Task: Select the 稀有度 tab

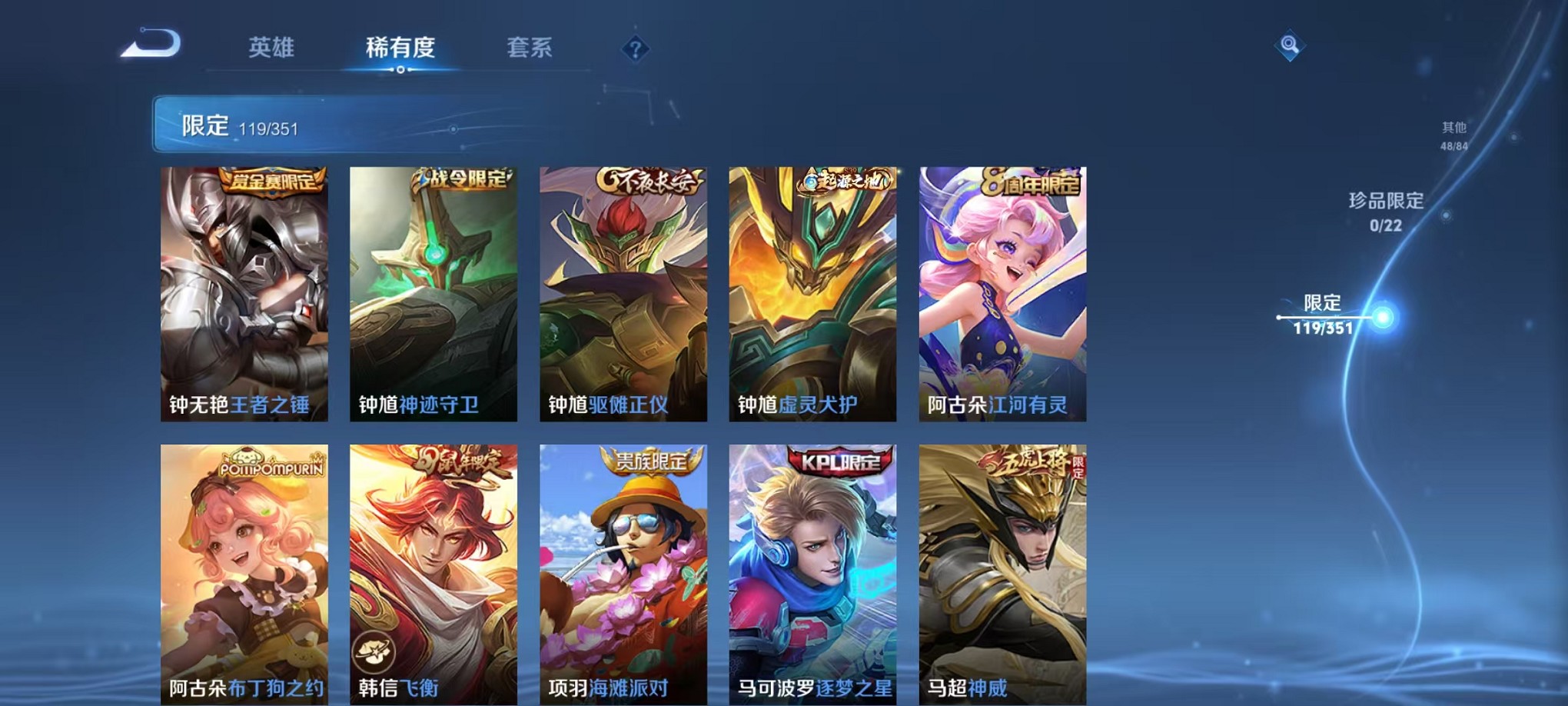Action: pyautogui.click(x=399, y=48)
